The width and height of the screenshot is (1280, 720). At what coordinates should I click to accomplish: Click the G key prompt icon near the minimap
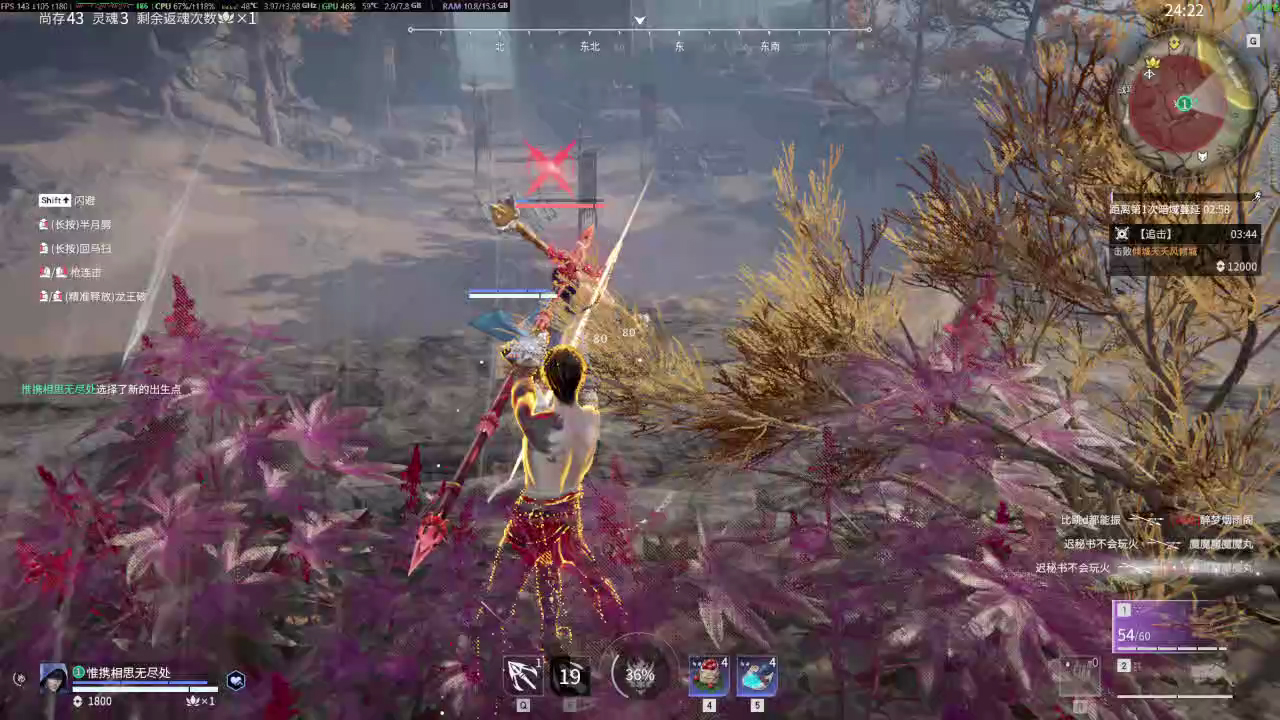[x=1253, y=41]
